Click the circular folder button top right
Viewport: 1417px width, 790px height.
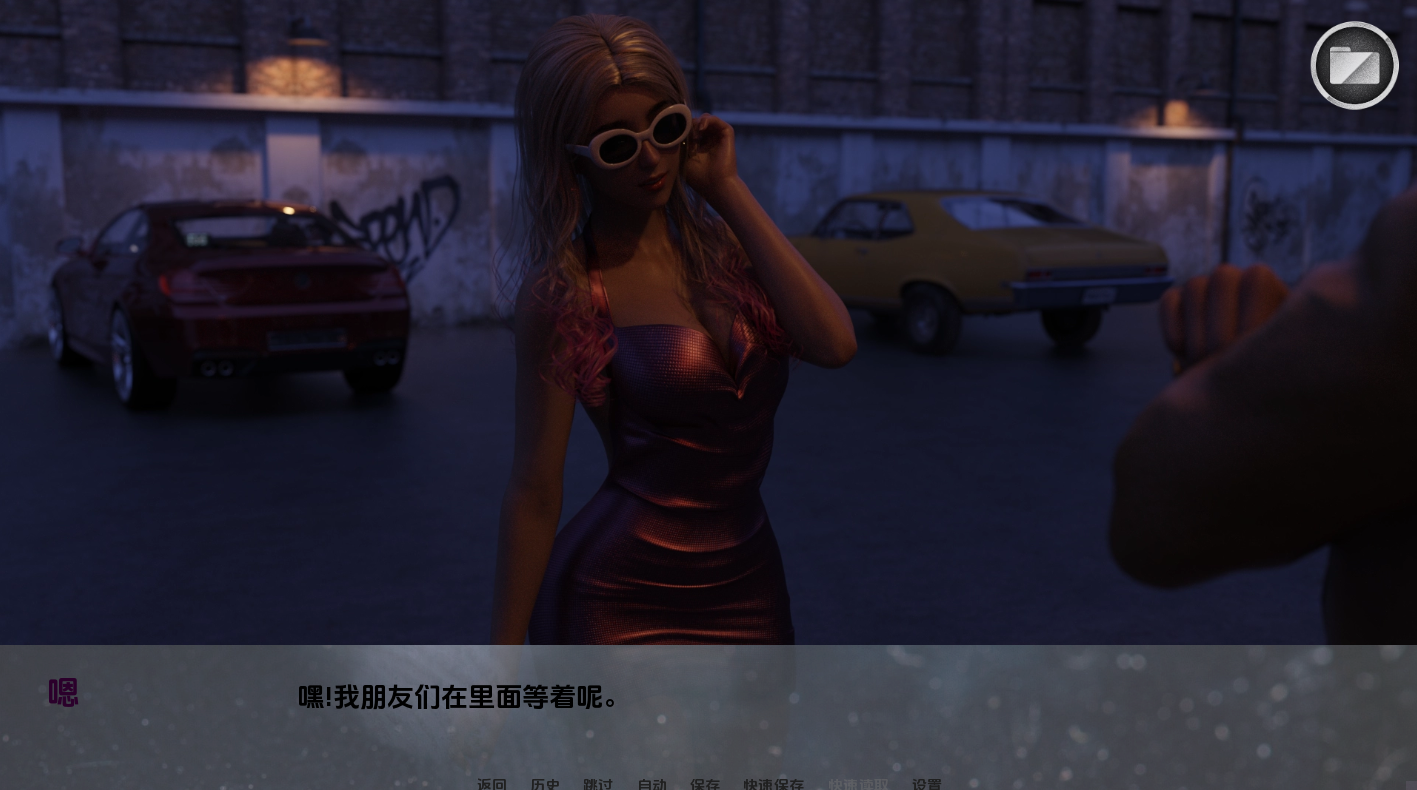[x=1354, y=65]
